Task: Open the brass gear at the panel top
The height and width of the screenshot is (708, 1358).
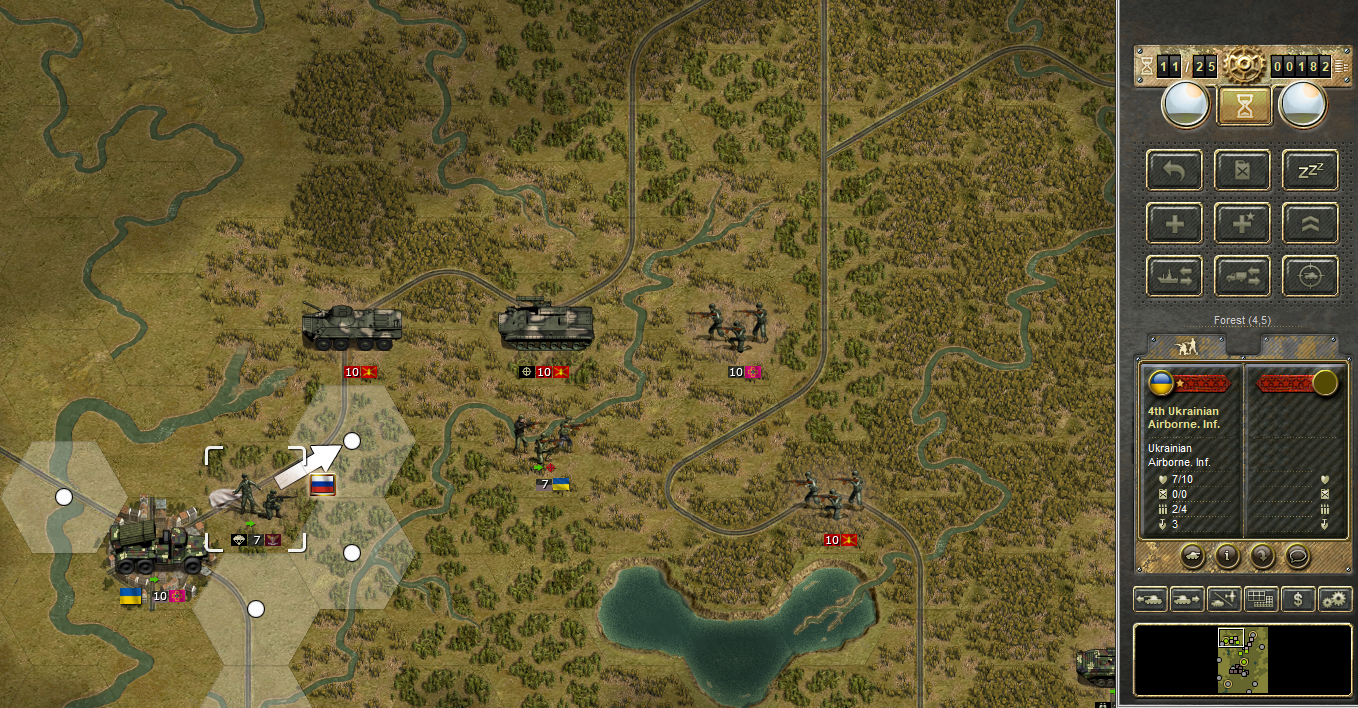Action: pyautogui.click(x=1244, y=67)
